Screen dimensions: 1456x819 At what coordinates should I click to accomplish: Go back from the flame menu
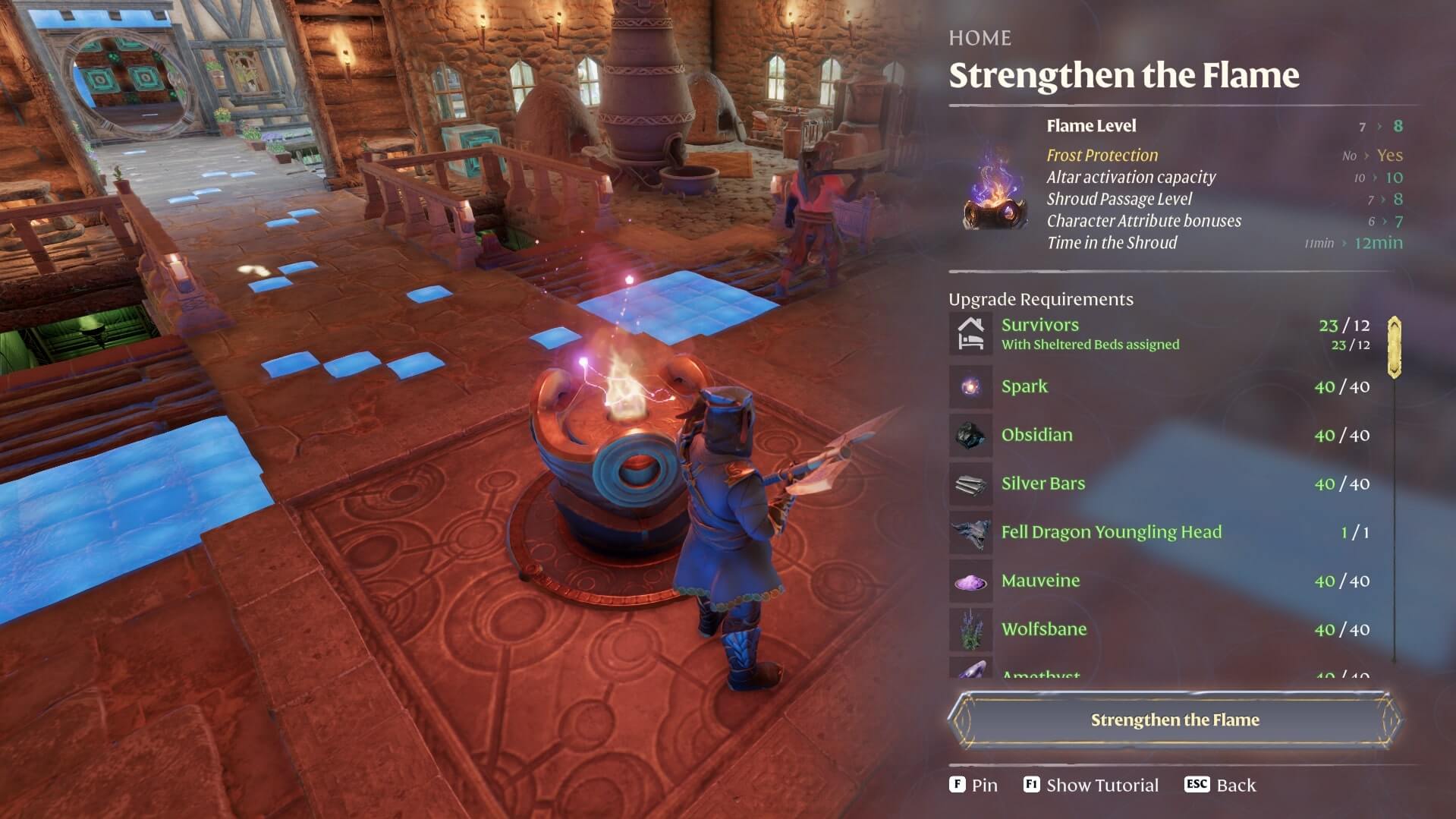click(1220, 785)
